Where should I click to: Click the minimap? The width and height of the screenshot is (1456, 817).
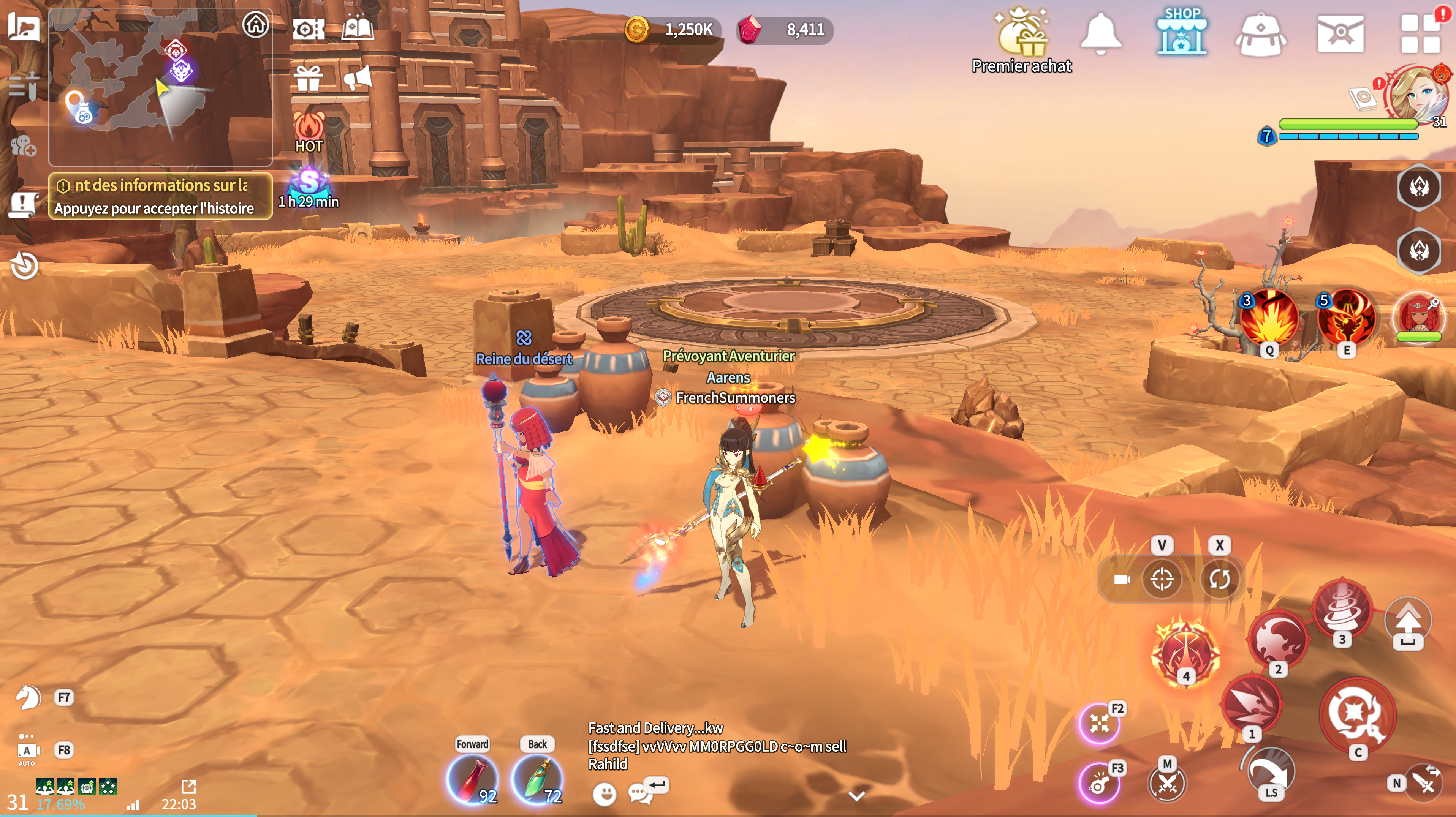tap(160, 87)
